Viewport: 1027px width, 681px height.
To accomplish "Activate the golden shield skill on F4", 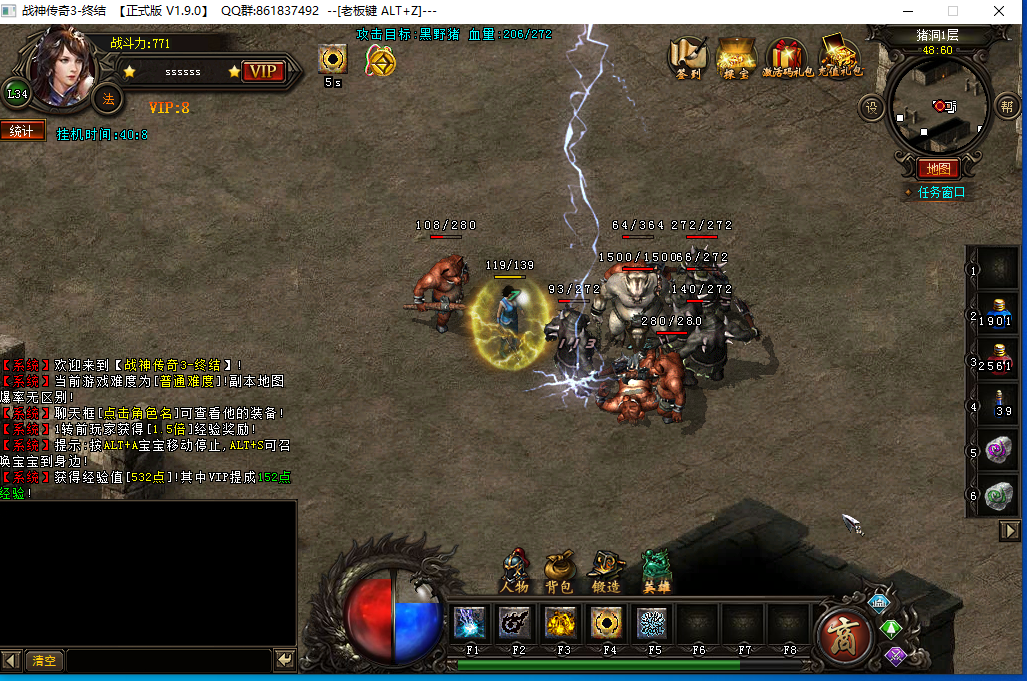I will (x=606, y=623).
